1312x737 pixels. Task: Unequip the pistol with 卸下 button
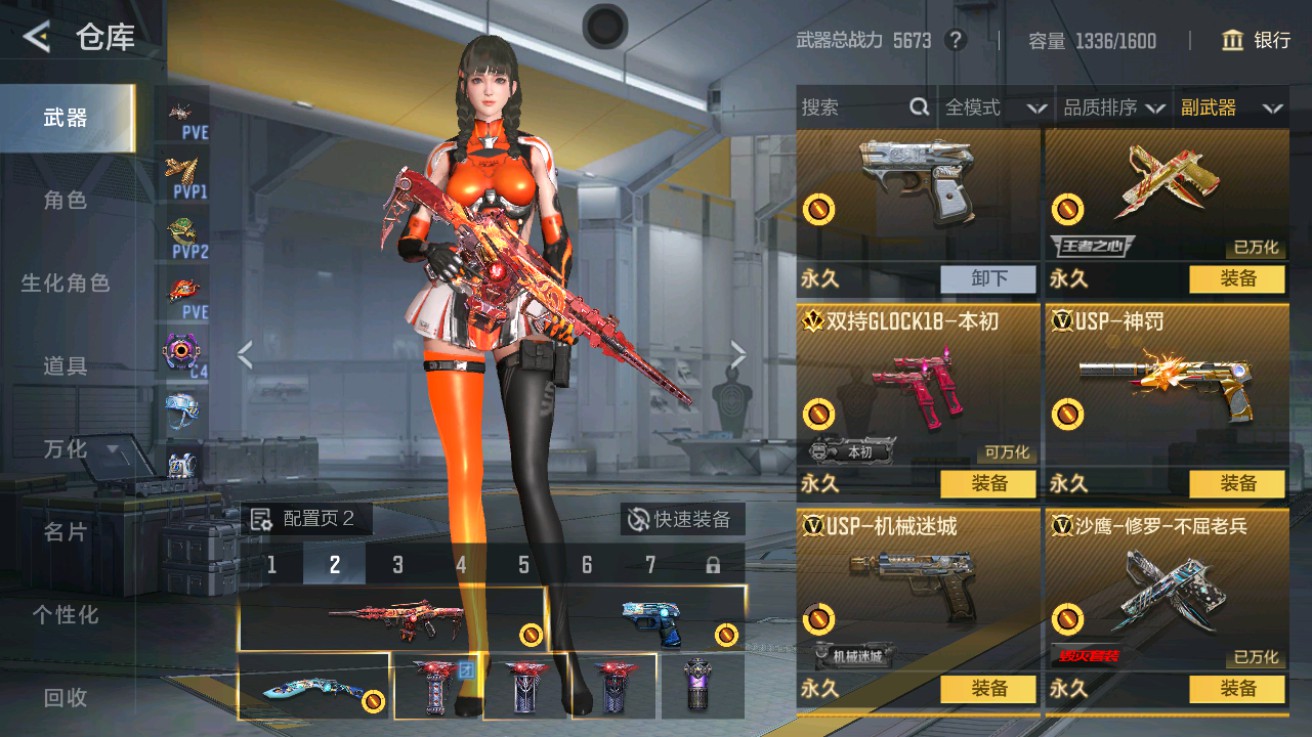coord(988,279)
